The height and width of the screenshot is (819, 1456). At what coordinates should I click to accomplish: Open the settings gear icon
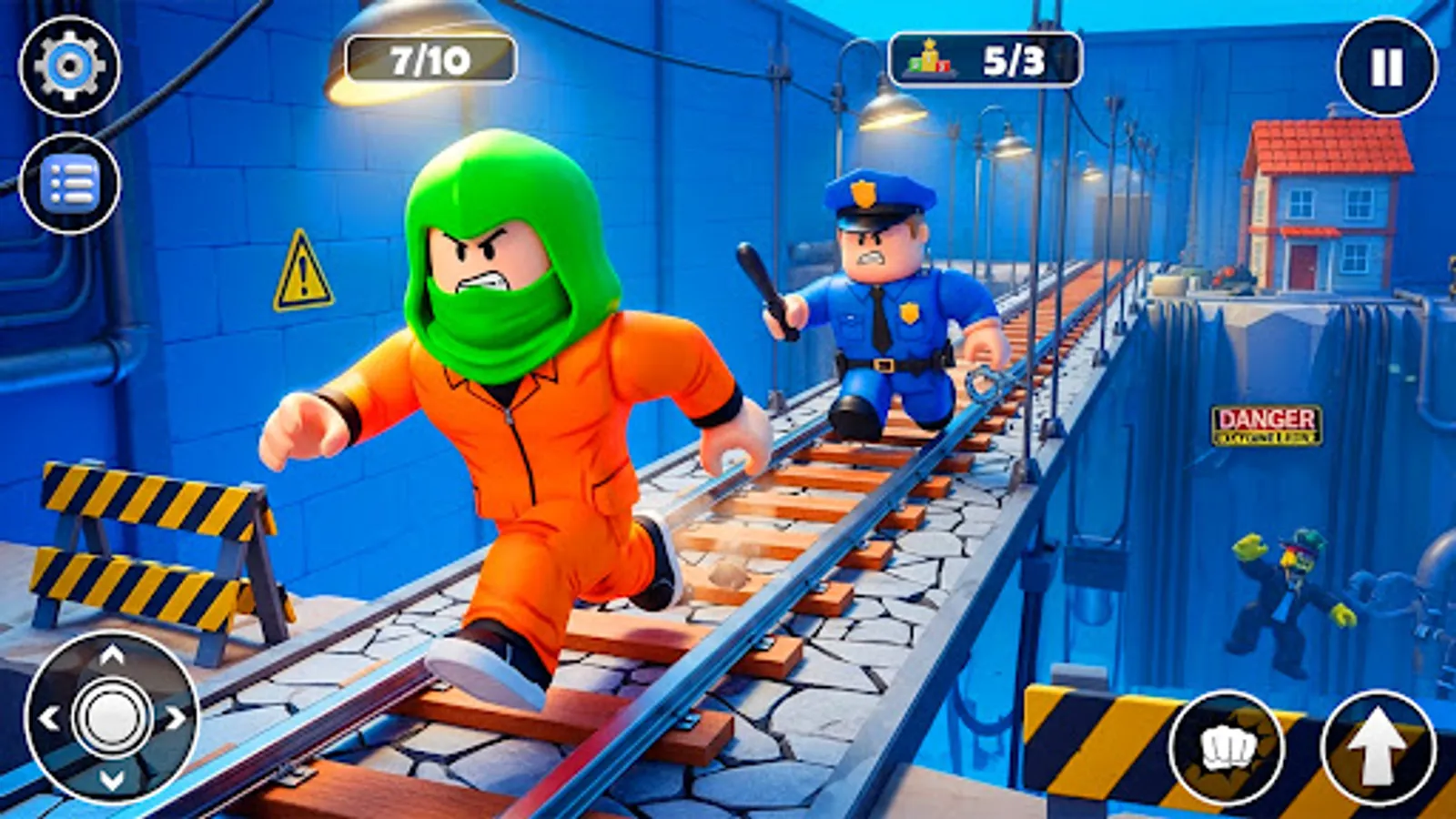(71, 64)
